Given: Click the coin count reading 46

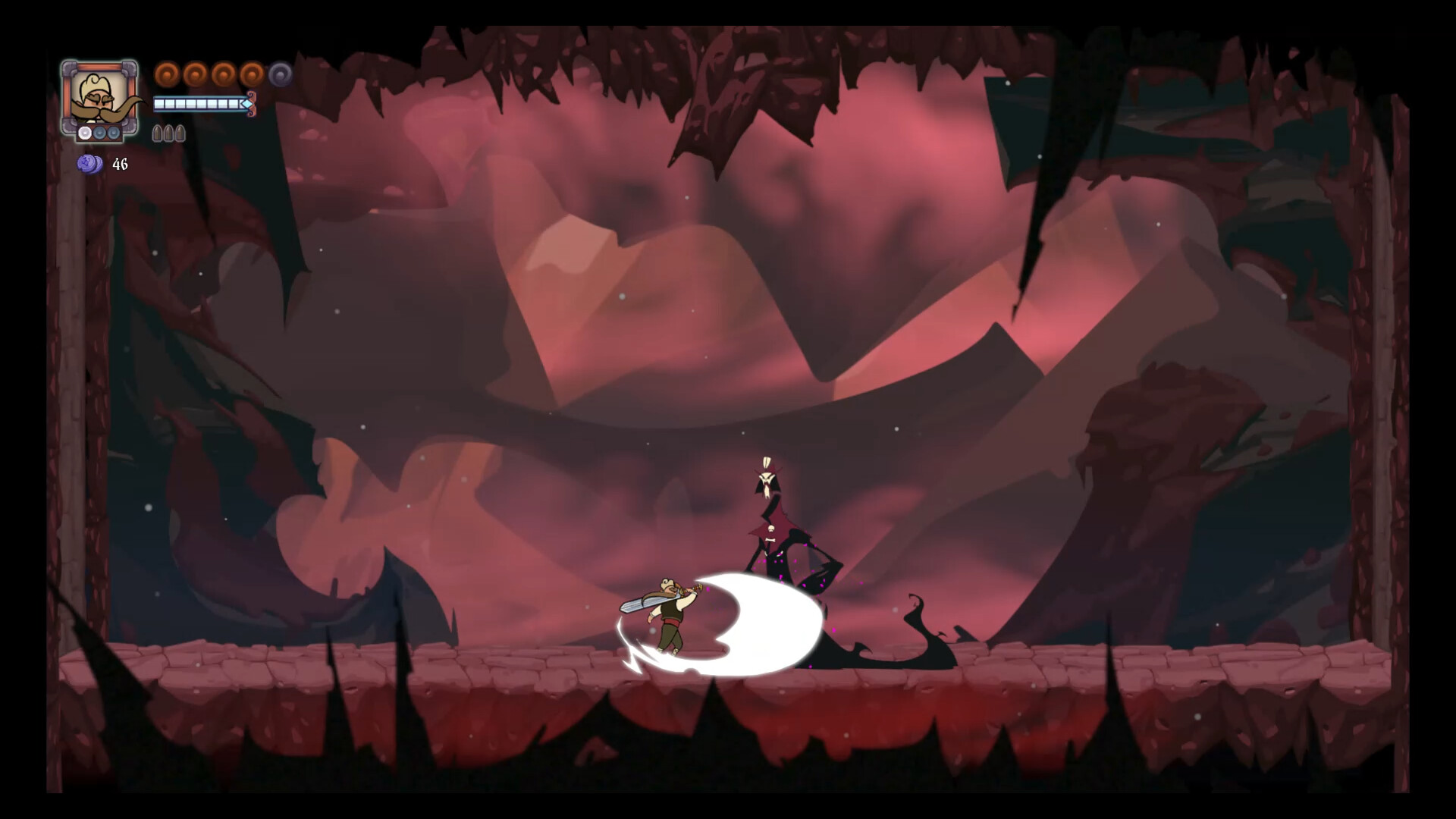Looking at the screenshot, I should [120, 164].
